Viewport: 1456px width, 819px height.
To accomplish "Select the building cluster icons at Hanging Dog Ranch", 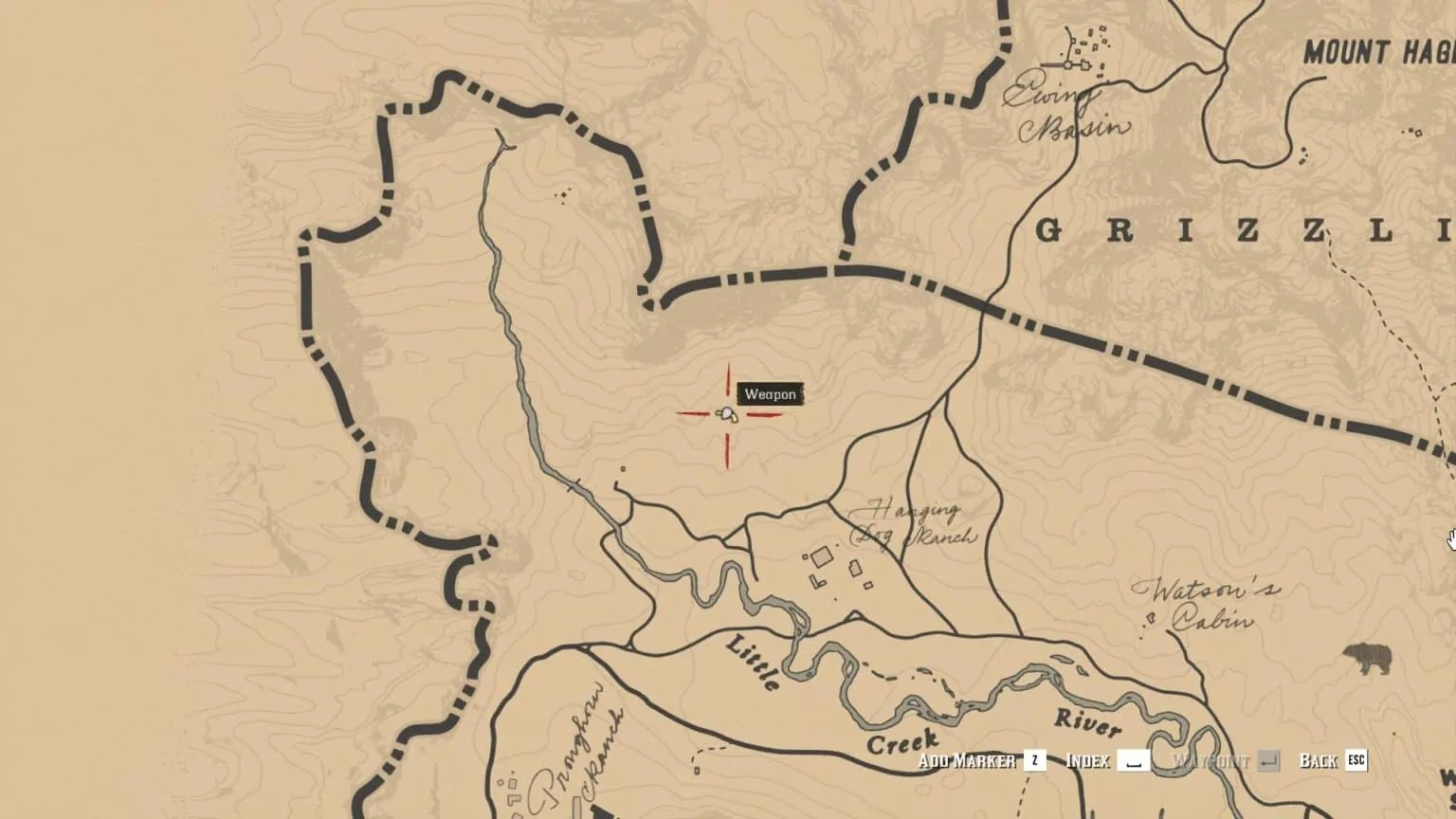I will click(x=834, y=569).
